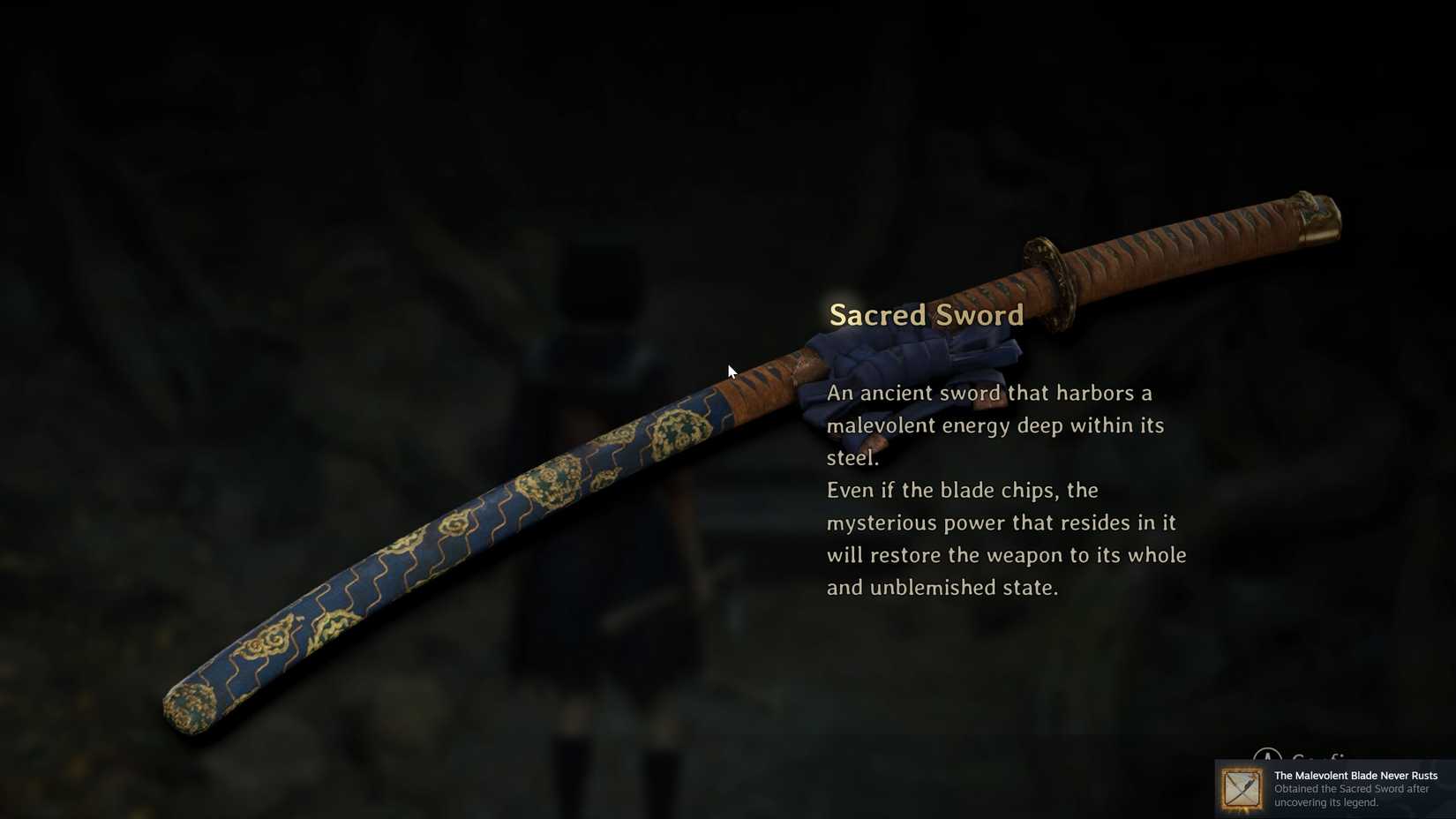Viewport: 1456px width, 819px height.
Task: Click the final line and unblemished state
Action: coord(942,587)
